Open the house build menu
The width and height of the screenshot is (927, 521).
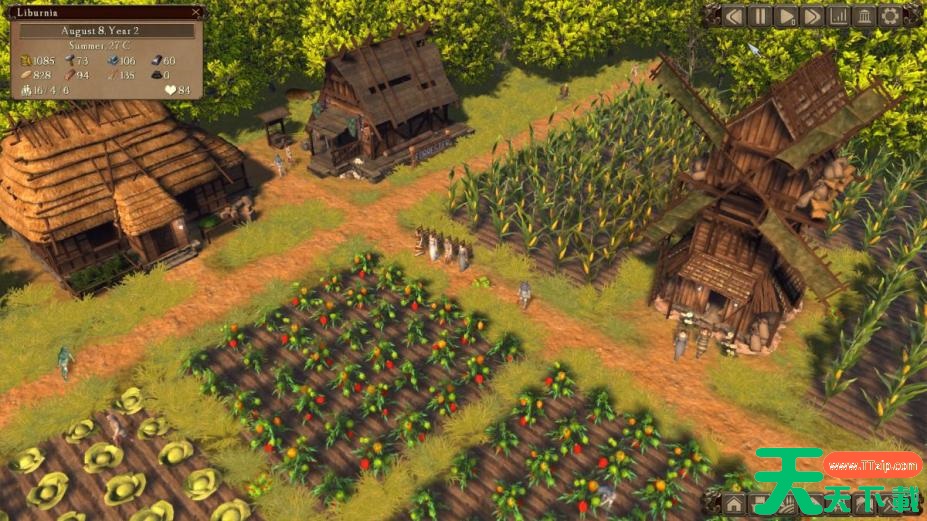click(735, 503)
